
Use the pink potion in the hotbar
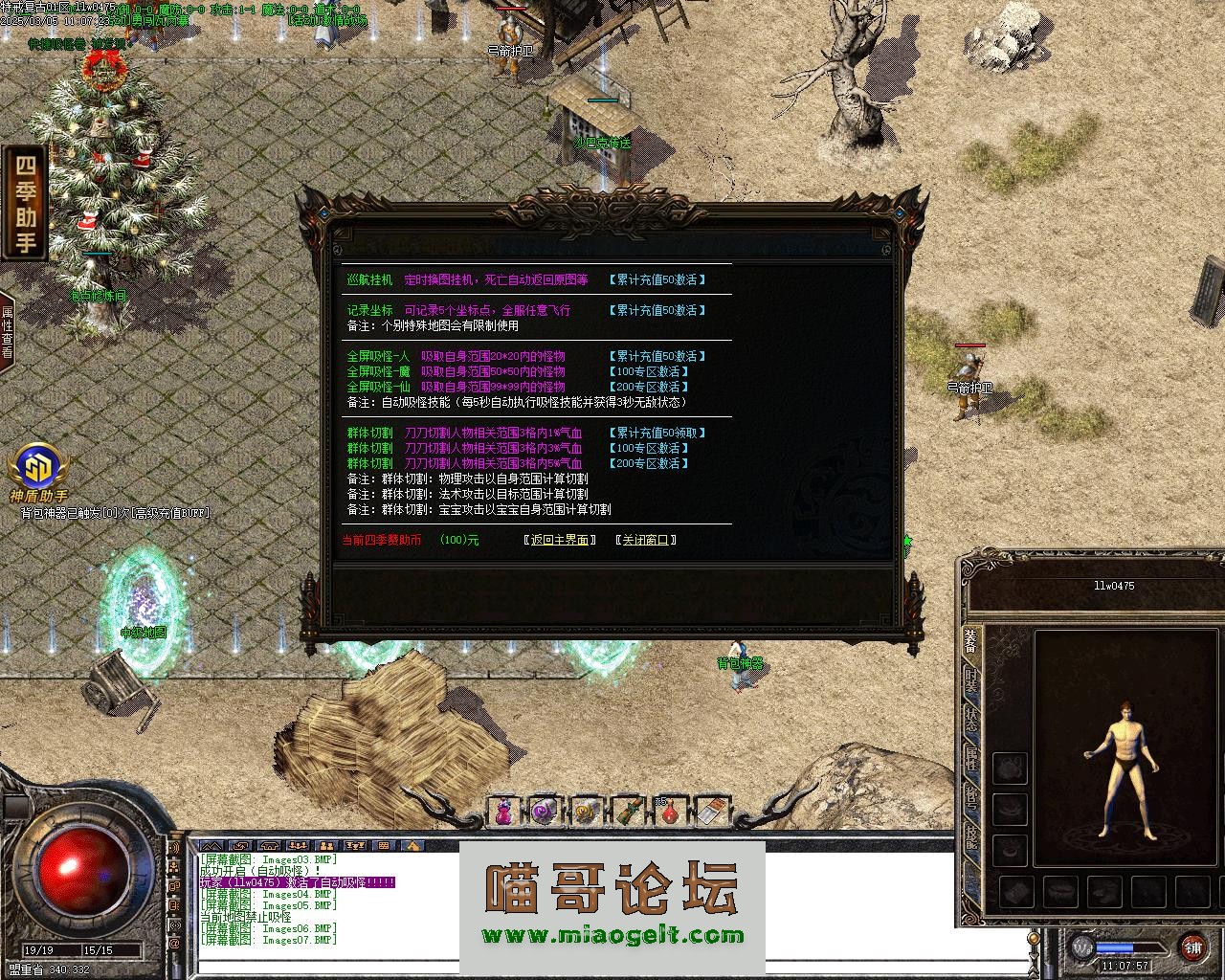(x=503, y=813)
